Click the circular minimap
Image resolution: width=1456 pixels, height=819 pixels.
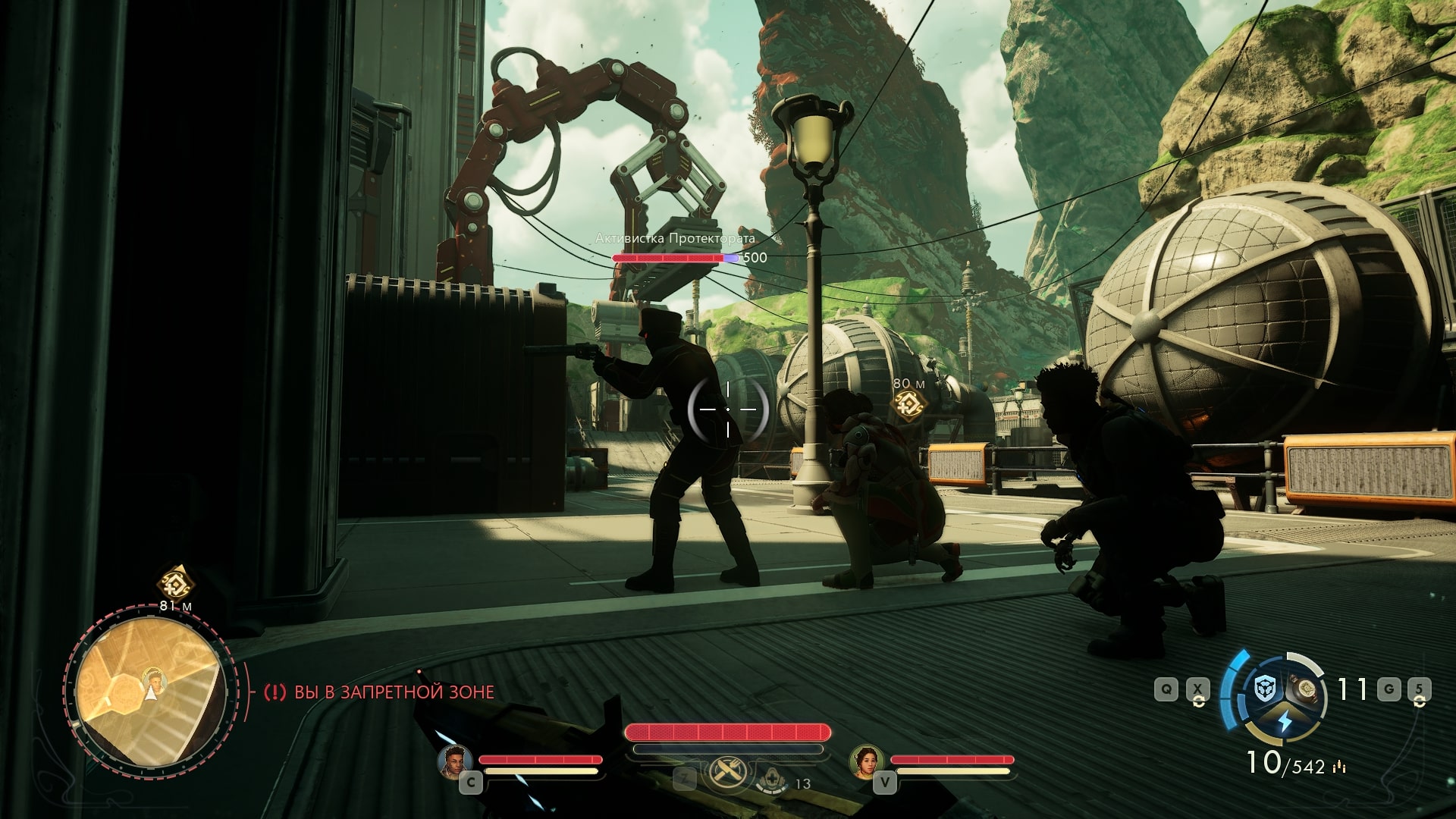pyautogui.click(x=151, y=691)
